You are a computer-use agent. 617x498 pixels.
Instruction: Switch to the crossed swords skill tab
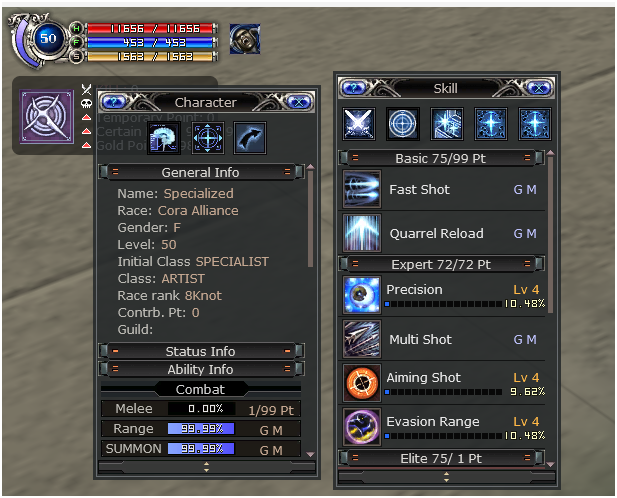pos(359,123)
